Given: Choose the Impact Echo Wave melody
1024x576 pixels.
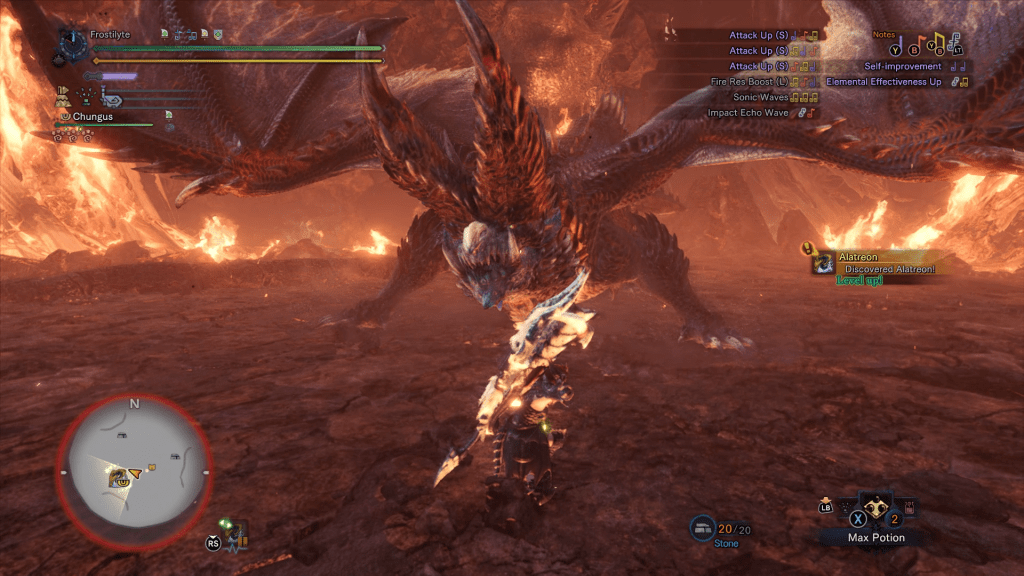Looking at the screenshot, I should 749,113.
